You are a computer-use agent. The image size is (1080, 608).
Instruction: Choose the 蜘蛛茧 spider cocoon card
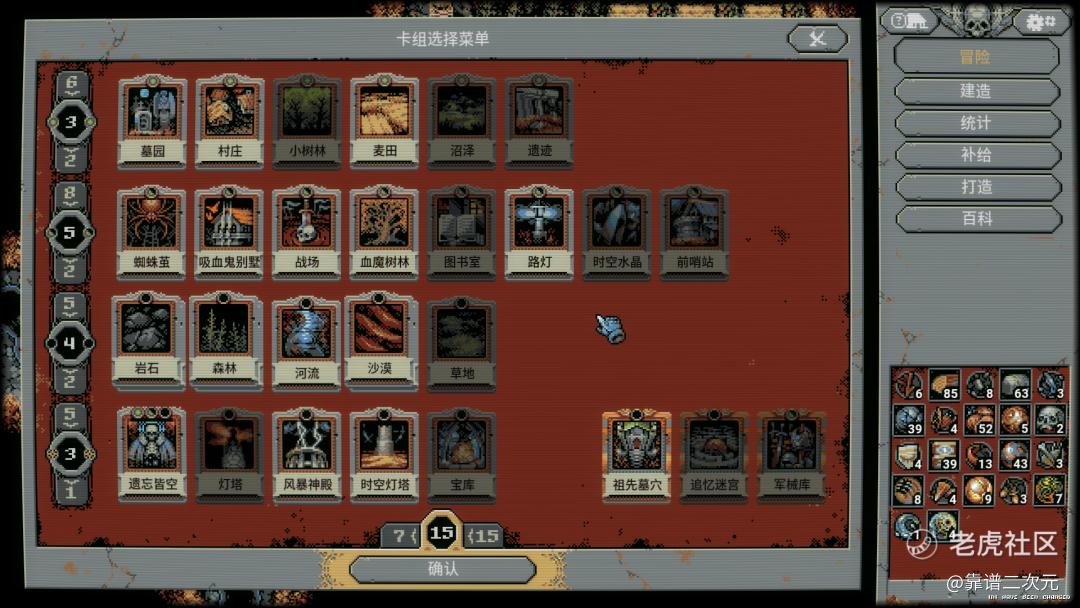point(152,232)
